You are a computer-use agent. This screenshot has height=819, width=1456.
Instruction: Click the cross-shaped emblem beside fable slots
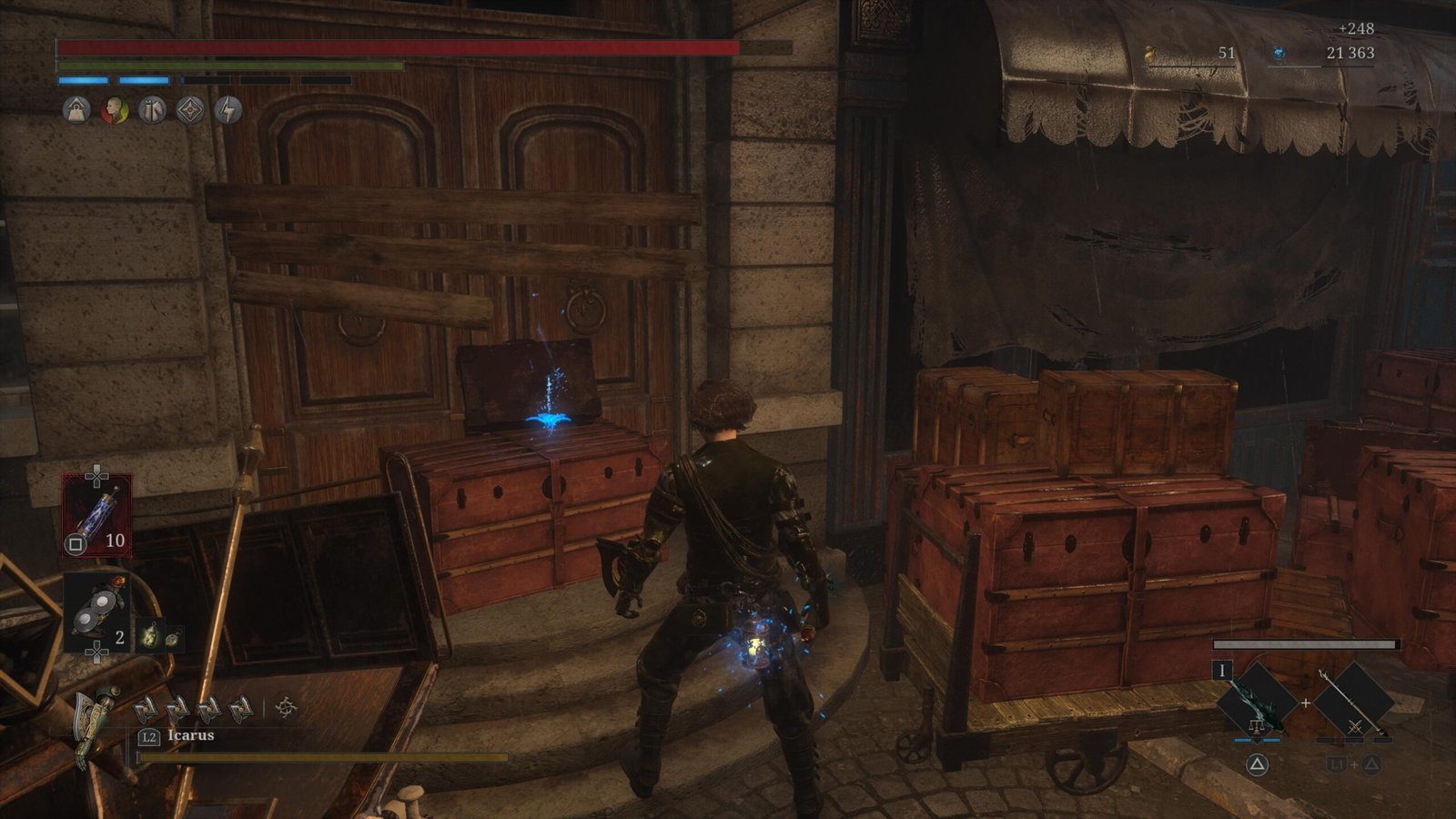tap(286, 707)
